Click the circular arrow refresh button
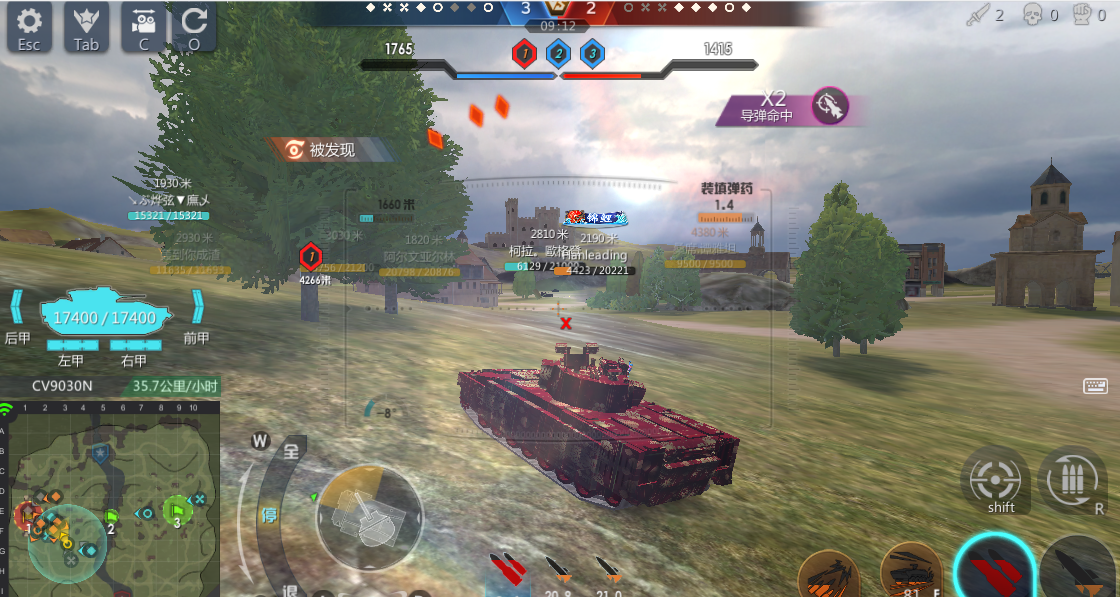 pyautogui.click(x=194, y=26)
